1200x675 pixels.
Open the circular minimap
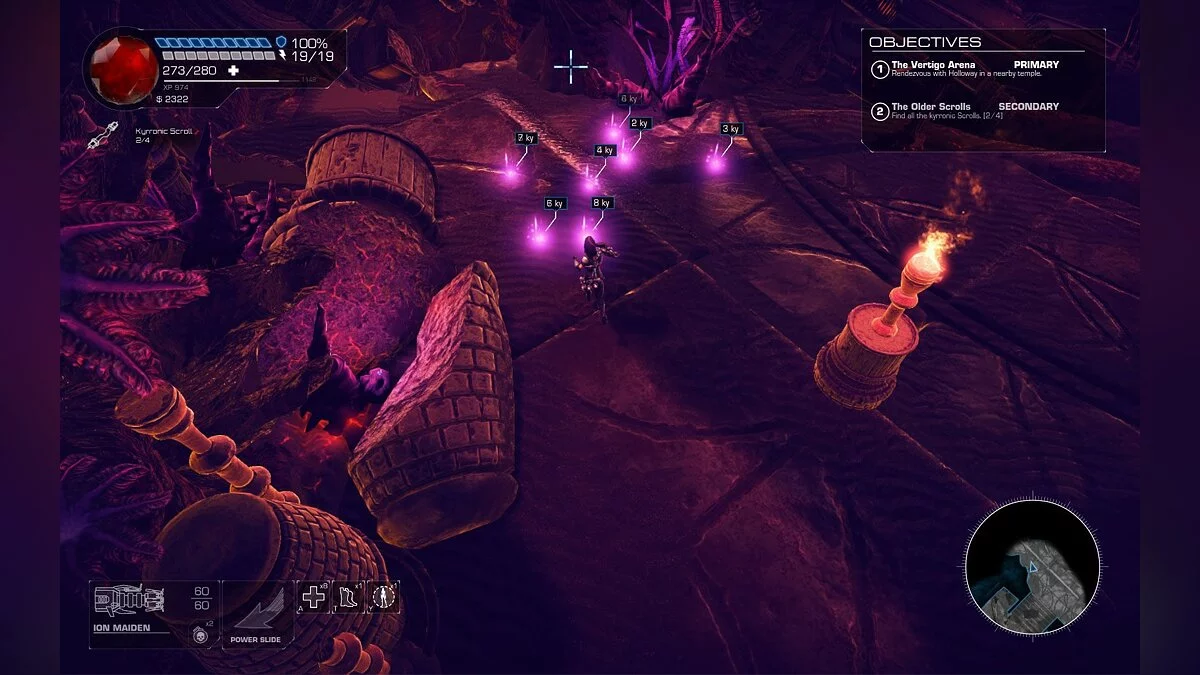click(1033, 568)
